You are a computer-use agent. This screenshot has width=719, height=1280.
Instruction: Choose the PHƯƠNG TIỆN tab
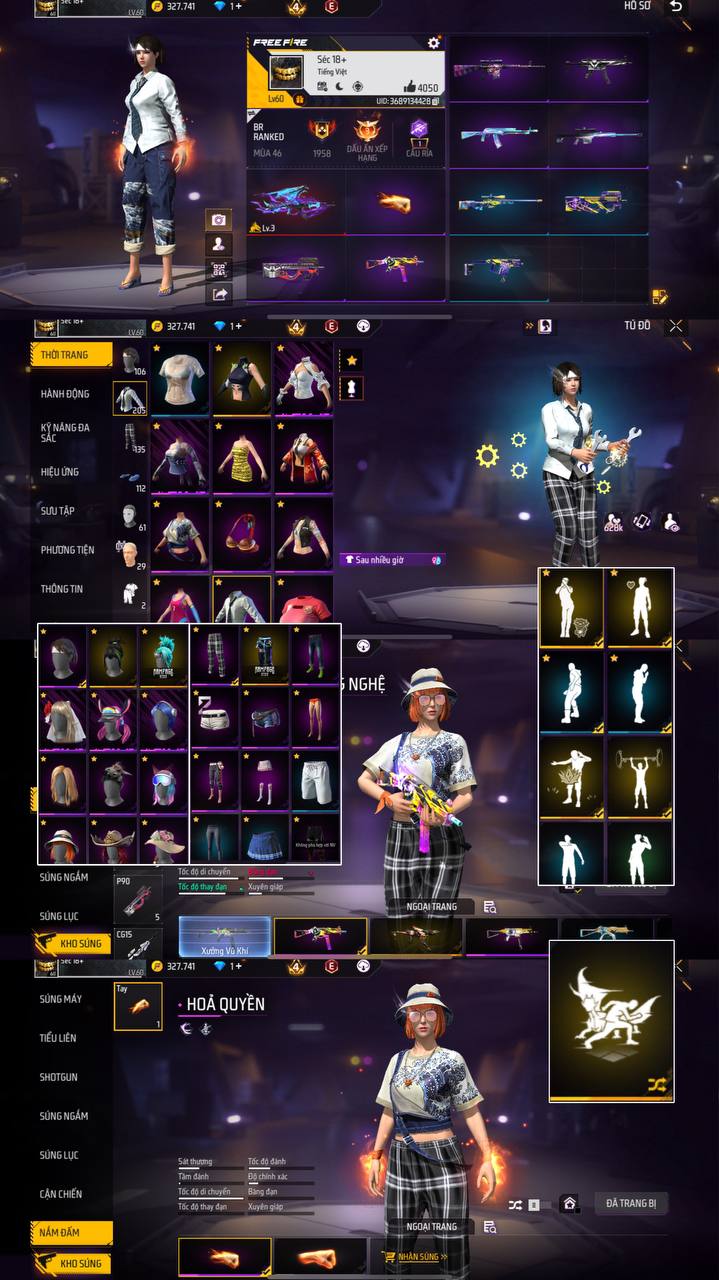(x=65, y=550)
